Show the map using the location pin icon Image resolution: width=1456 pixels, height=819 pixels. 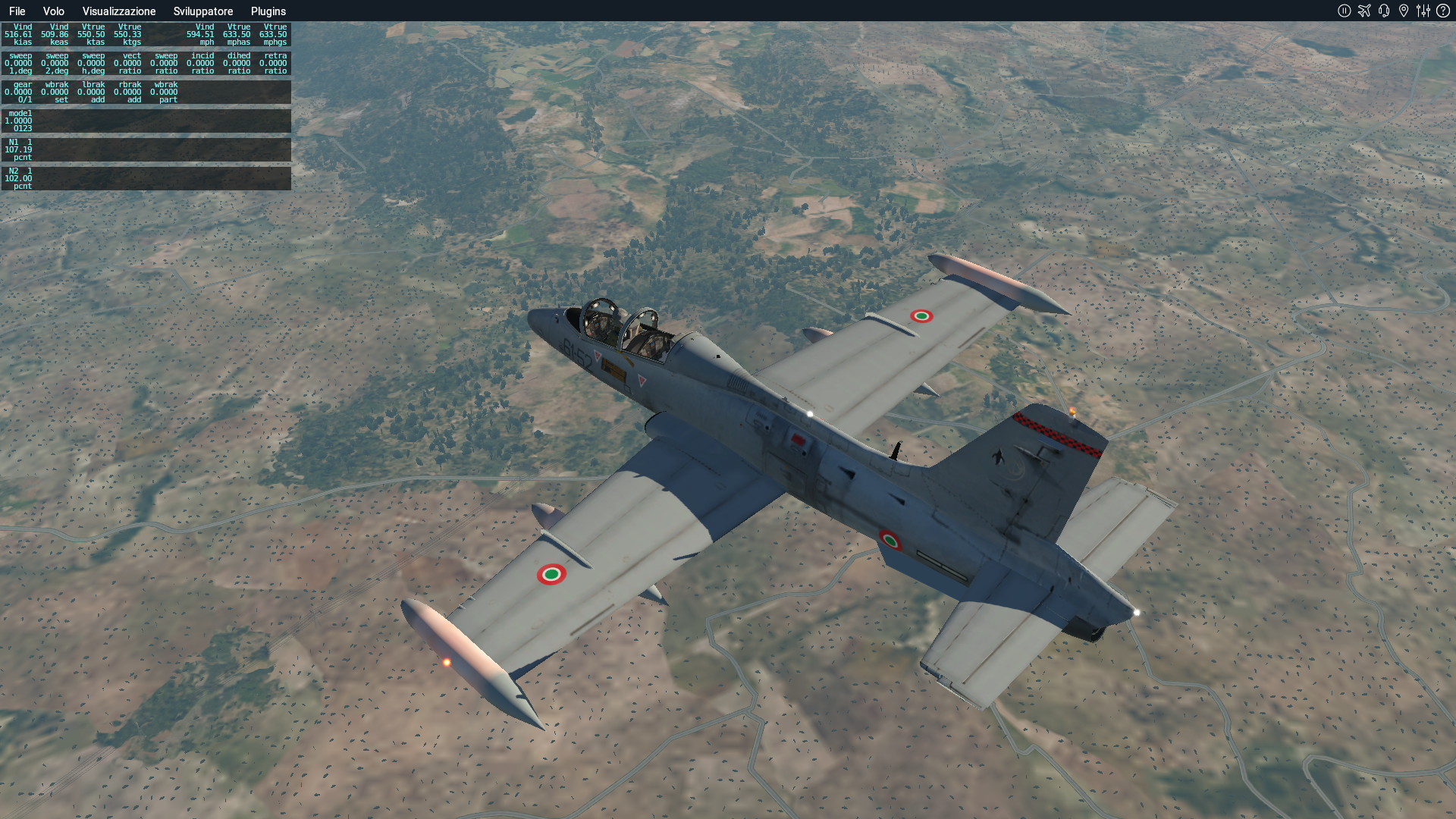1404,11
